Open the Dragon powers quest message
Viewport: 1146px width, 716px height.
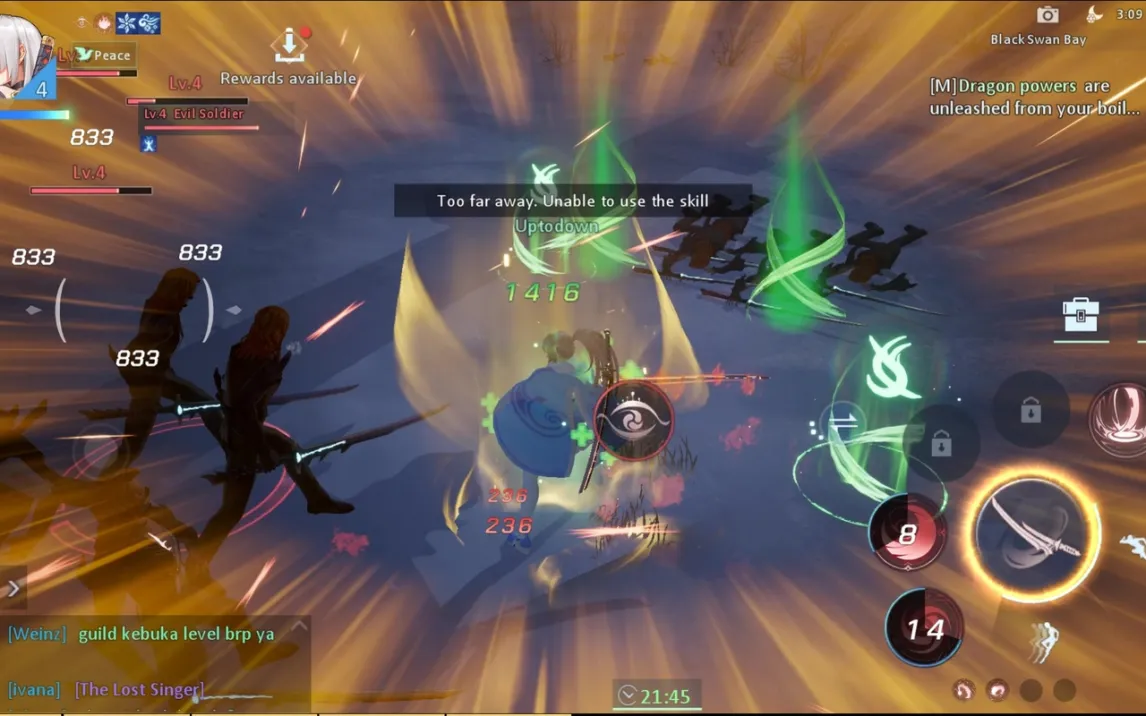point(1034,97)
